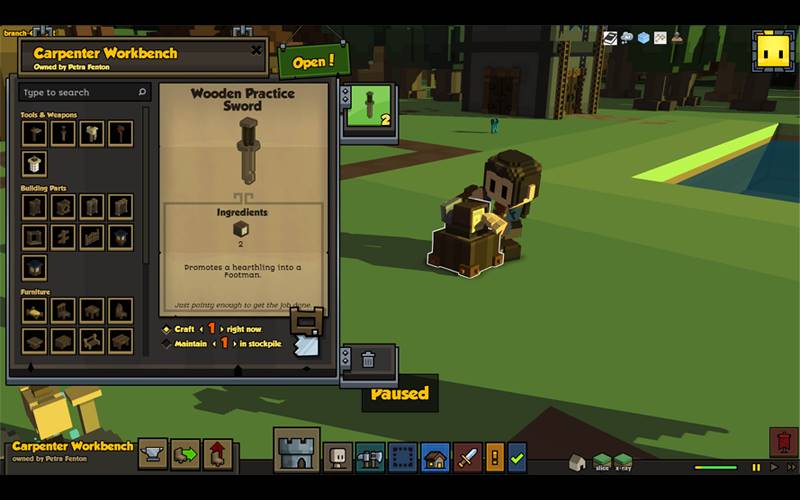
Task: Select the queued Wooden Practice Sword order
Action: point(369,106)
